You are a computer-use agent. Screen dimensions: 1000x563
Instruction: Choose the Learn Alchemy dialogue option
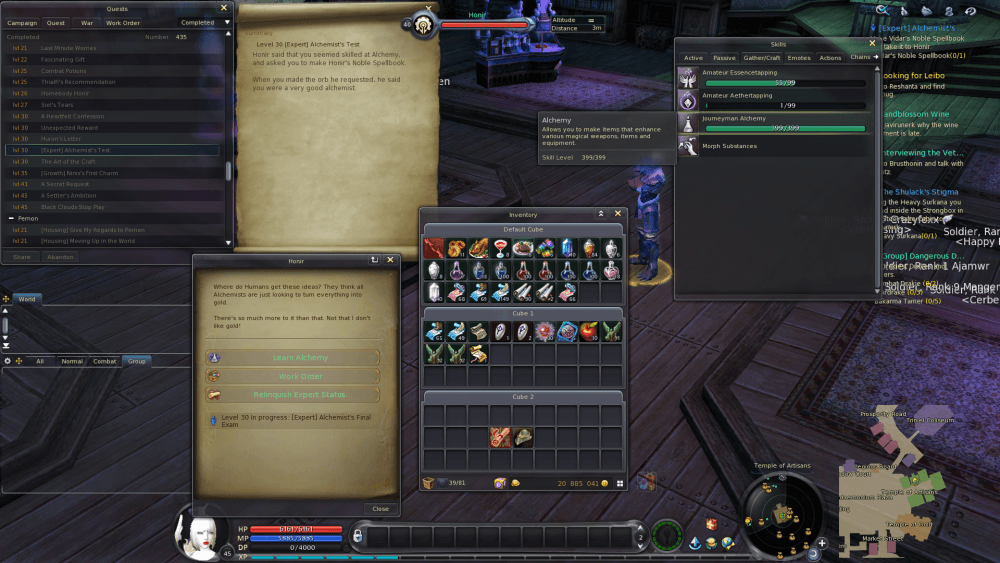click(x=300, y=357)
